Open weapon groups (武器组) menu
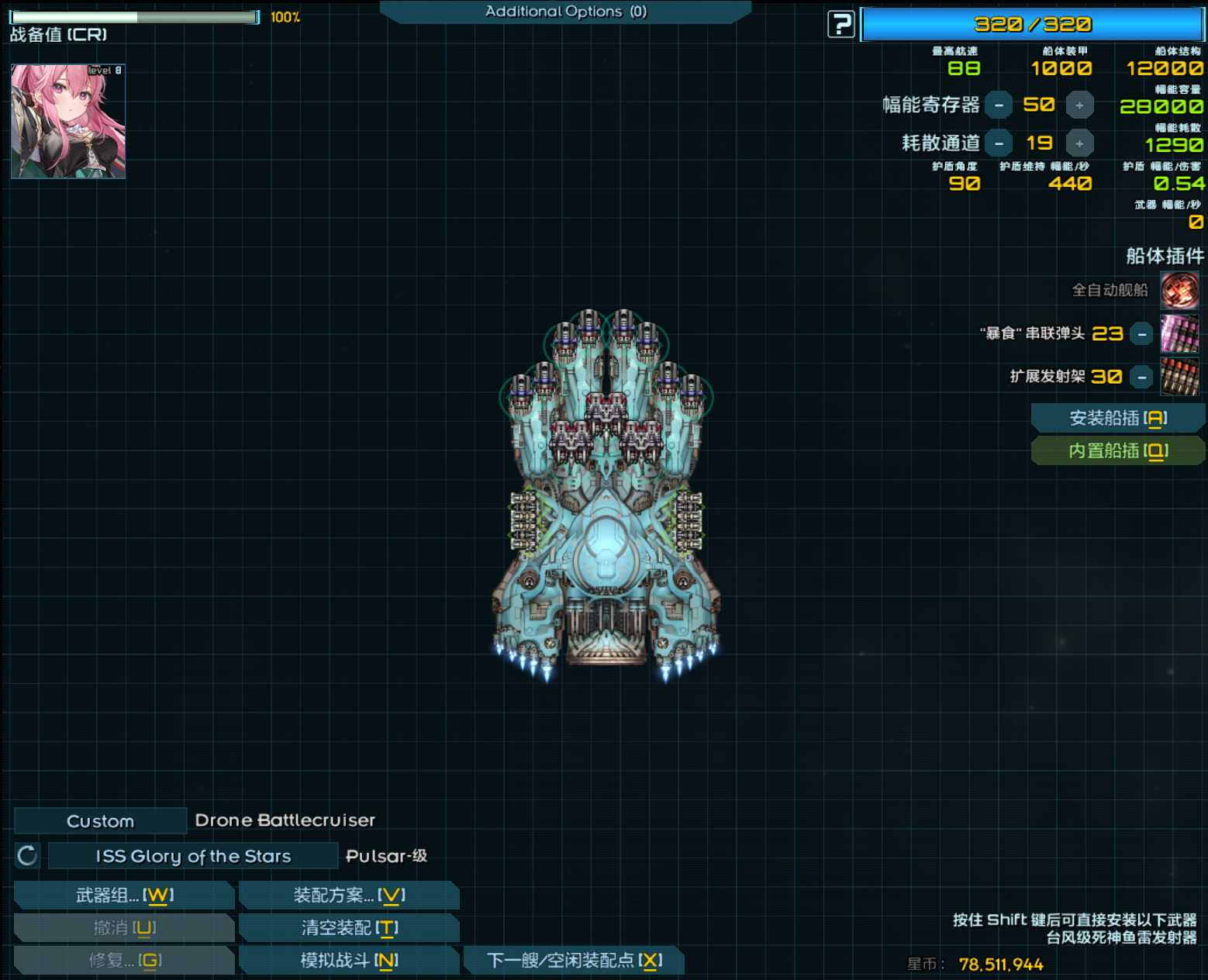The width and height of the screenshot is (1208, 980). pyautogui.click(x=124, y=895)
